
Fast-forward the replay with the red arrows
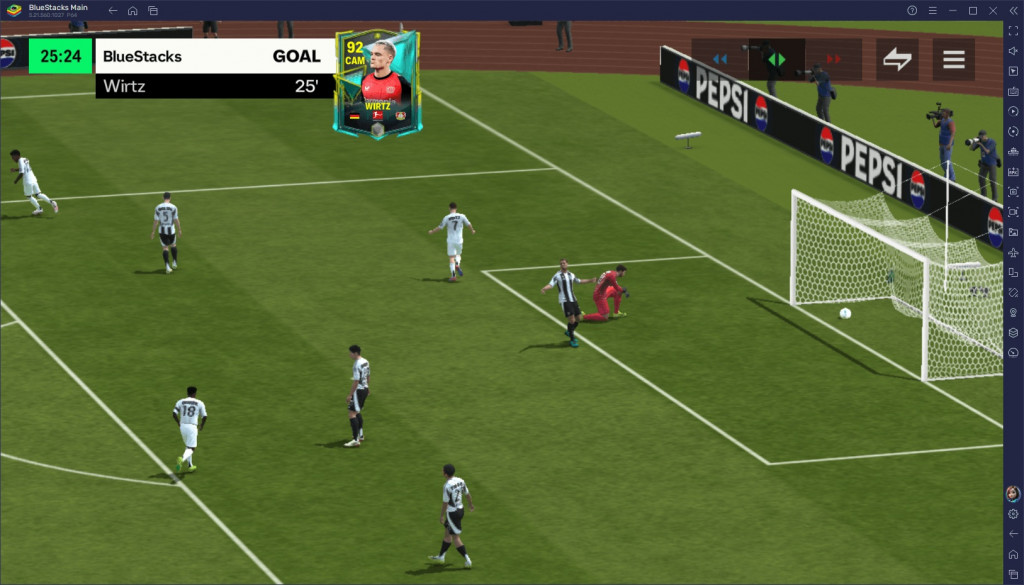coord(833,59)
